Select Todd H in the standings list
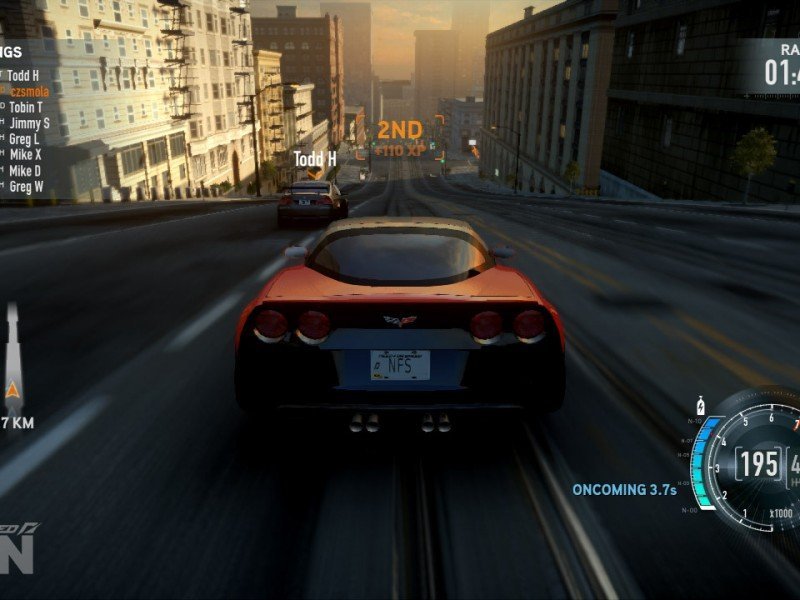 click(23, 75)
